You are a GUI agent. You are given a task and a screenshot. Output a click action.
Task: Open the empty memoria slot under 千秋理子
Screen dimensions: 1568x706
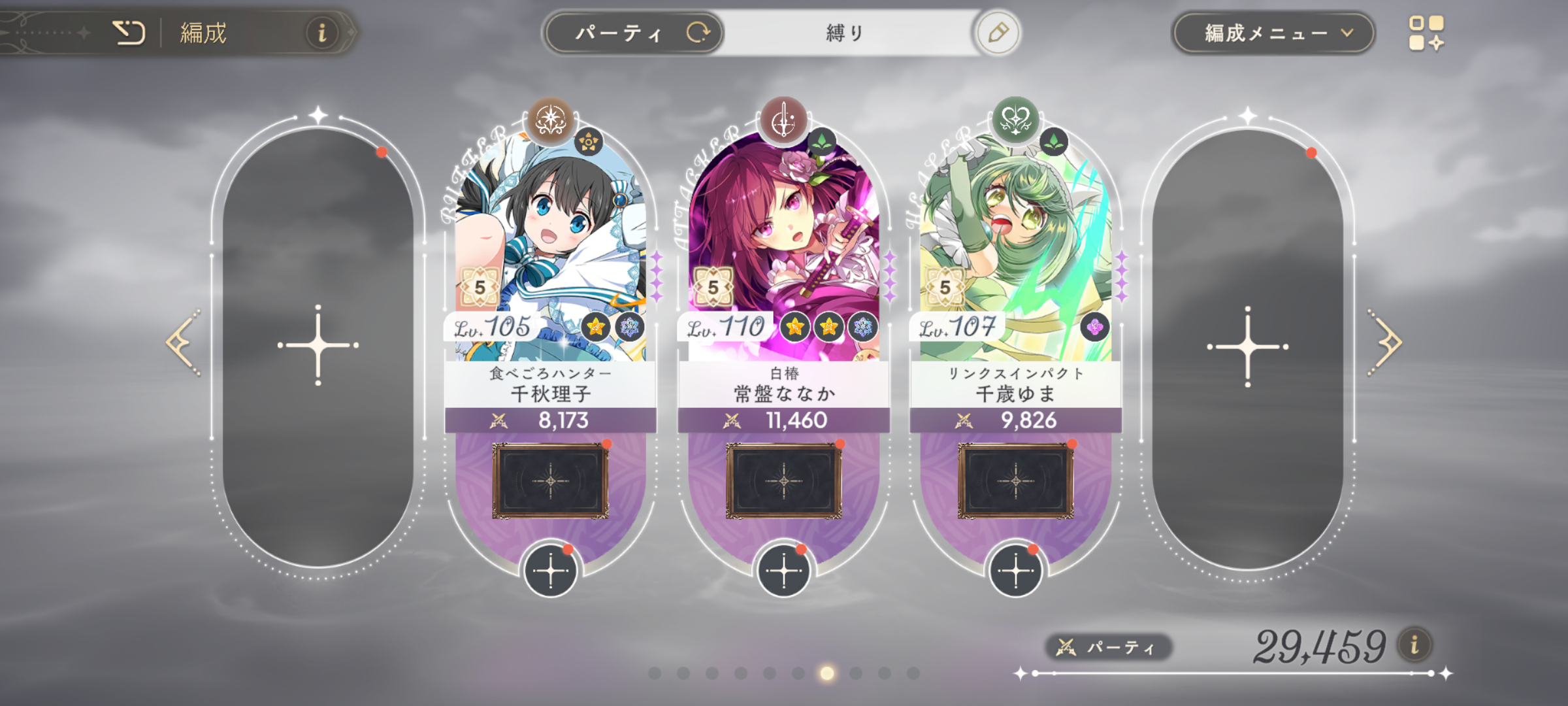point(550,481)
